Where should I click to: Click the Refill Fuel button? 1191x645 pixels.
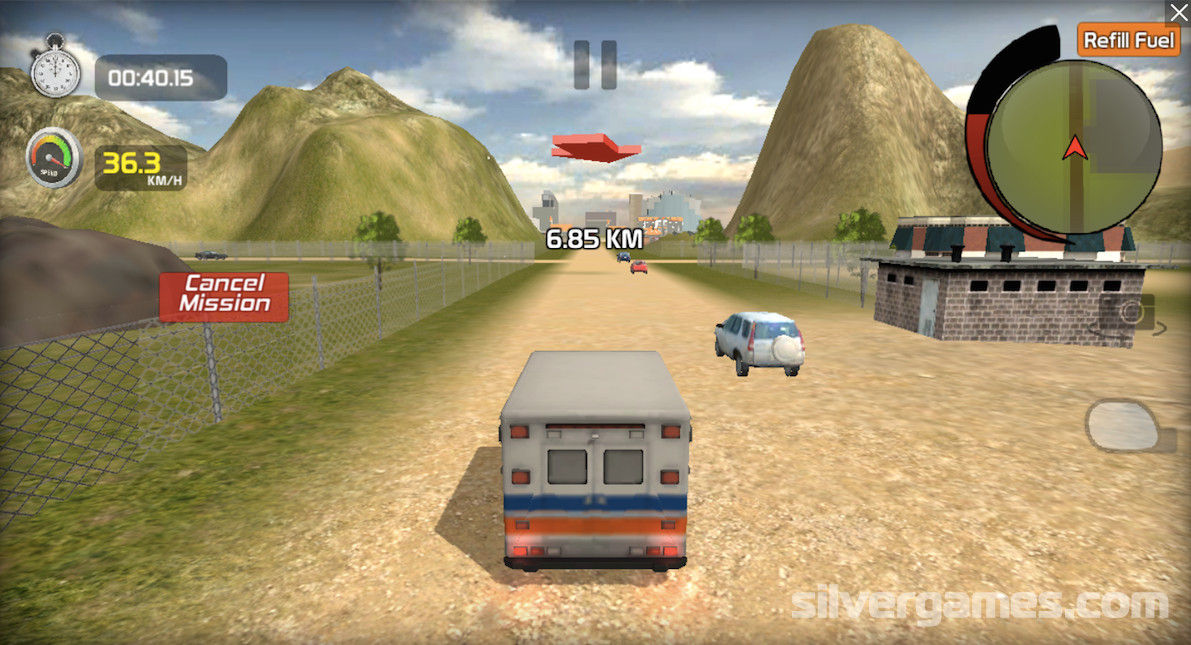pos(1128,40)
